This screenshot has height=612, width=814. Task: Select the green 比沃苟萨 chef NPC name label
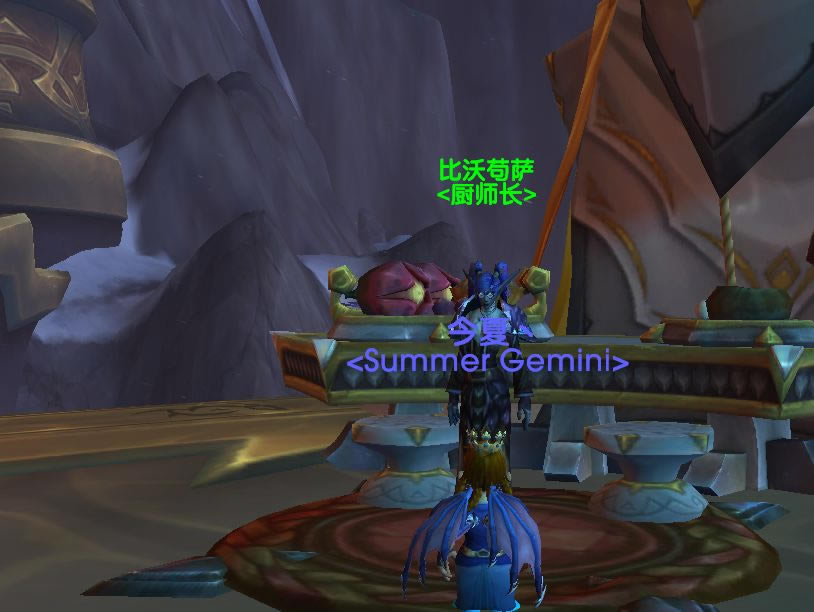(x=487, y=170)
